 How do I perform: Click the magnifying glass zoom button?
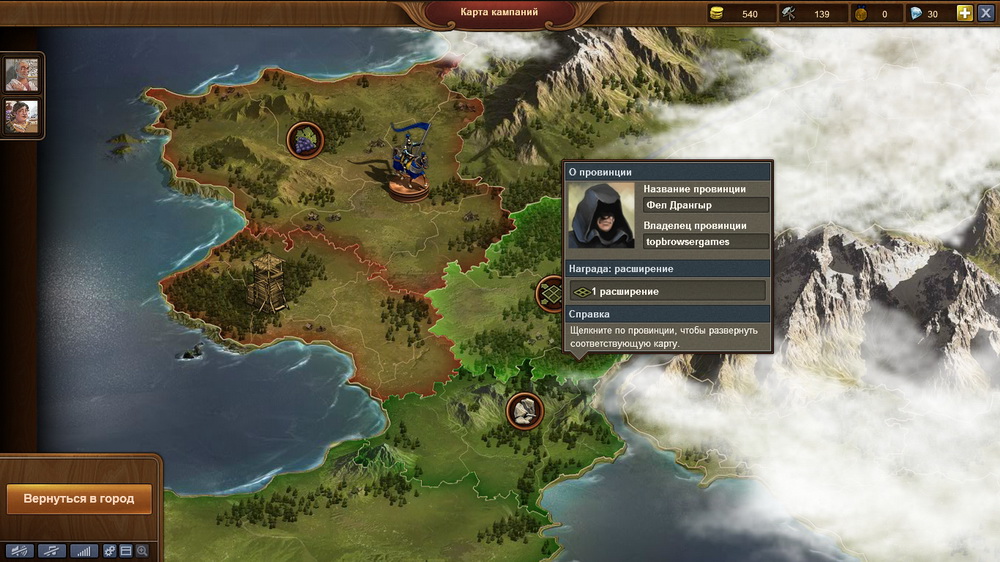tap(142, 551)
